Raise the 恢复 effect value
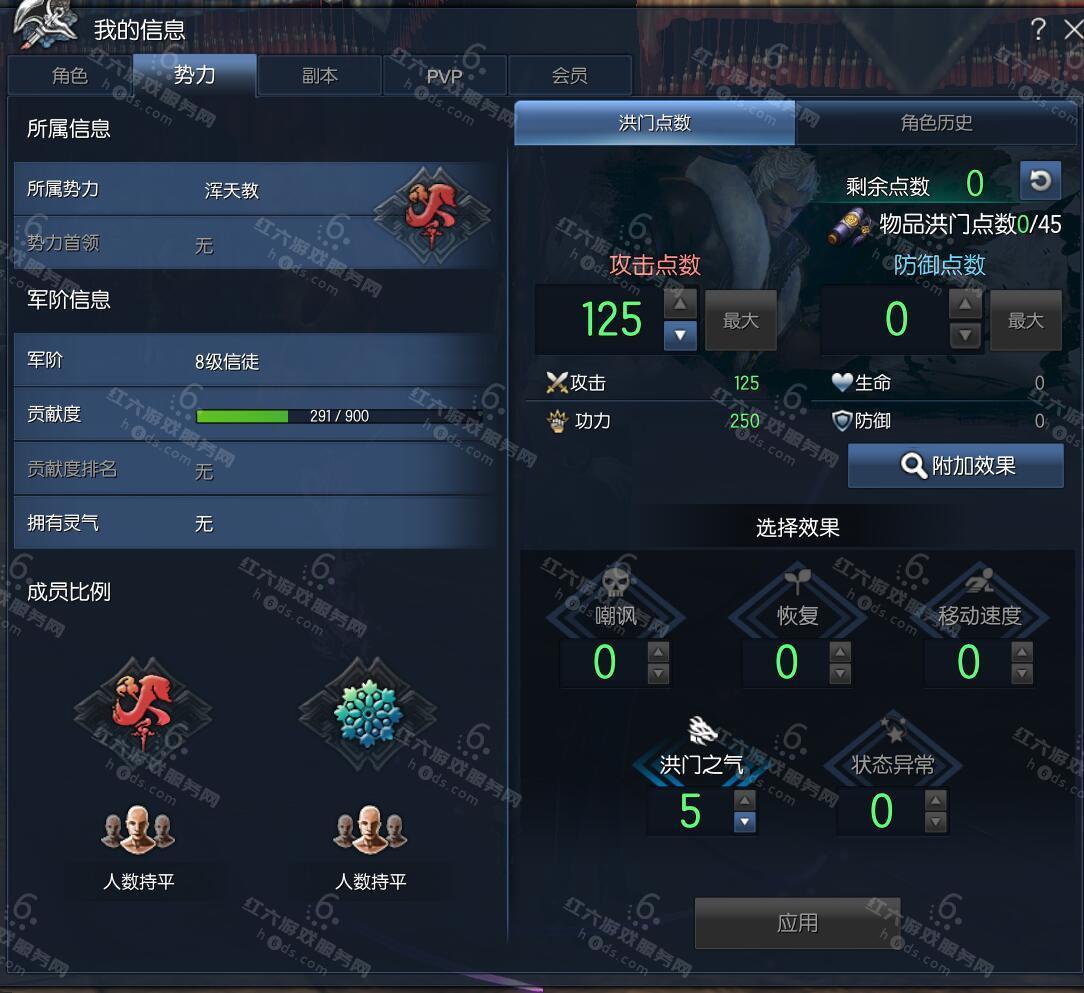1084x993 pixels. point(841,651)
